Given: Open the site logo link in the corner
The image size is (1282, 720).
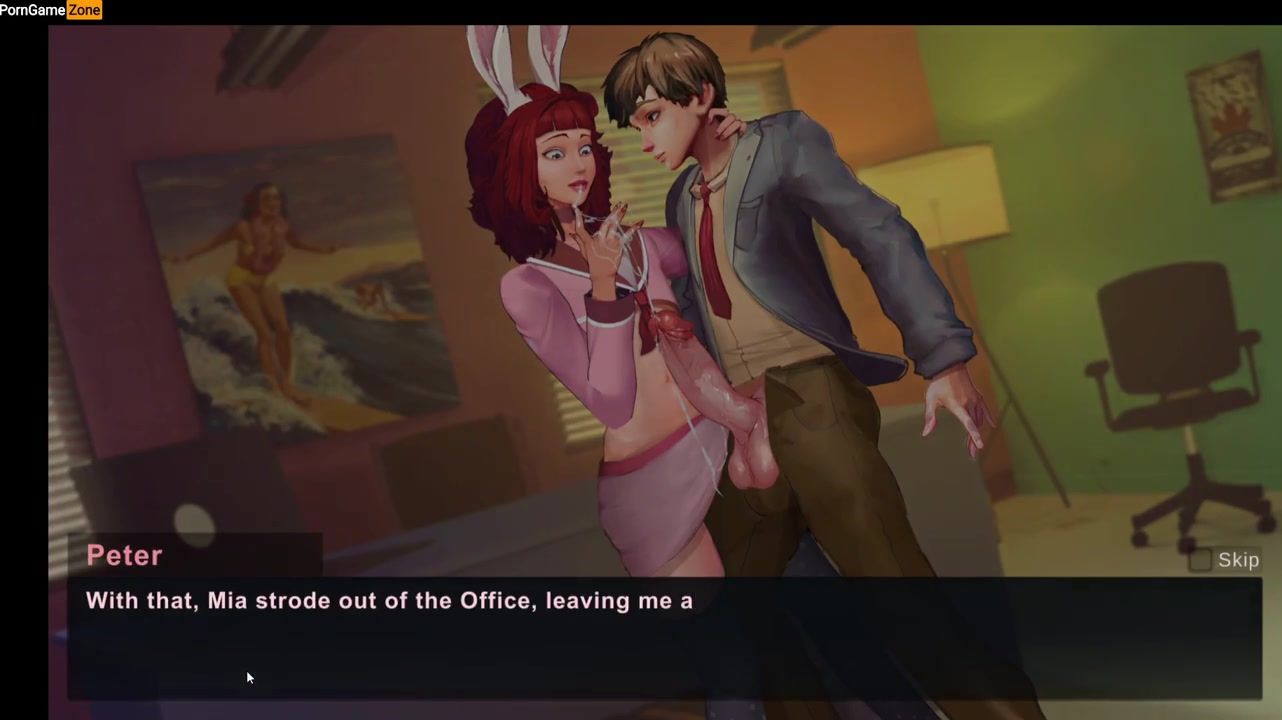Looking at the screenshot, I should point(51,10).
